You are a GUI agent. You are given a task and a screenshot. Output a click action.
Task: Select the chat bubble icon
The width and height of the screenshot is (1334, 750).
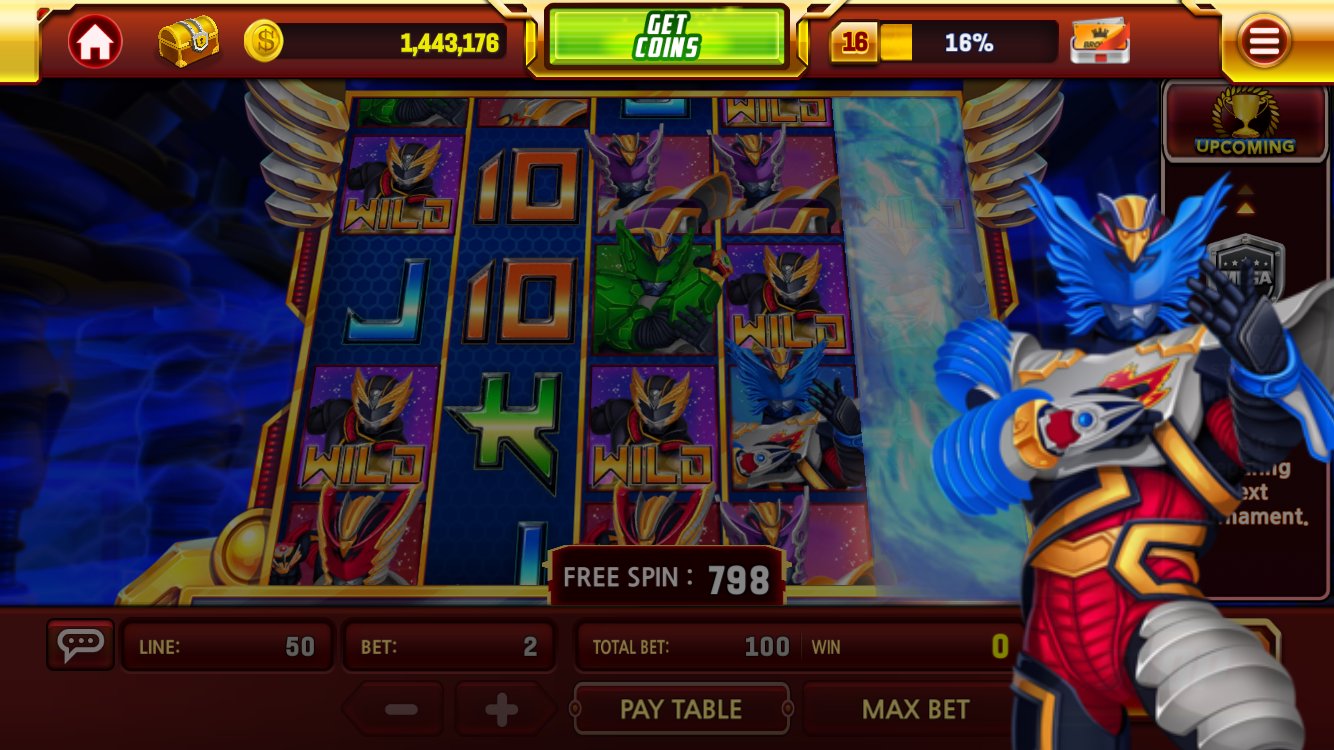[x=80, y=644]
